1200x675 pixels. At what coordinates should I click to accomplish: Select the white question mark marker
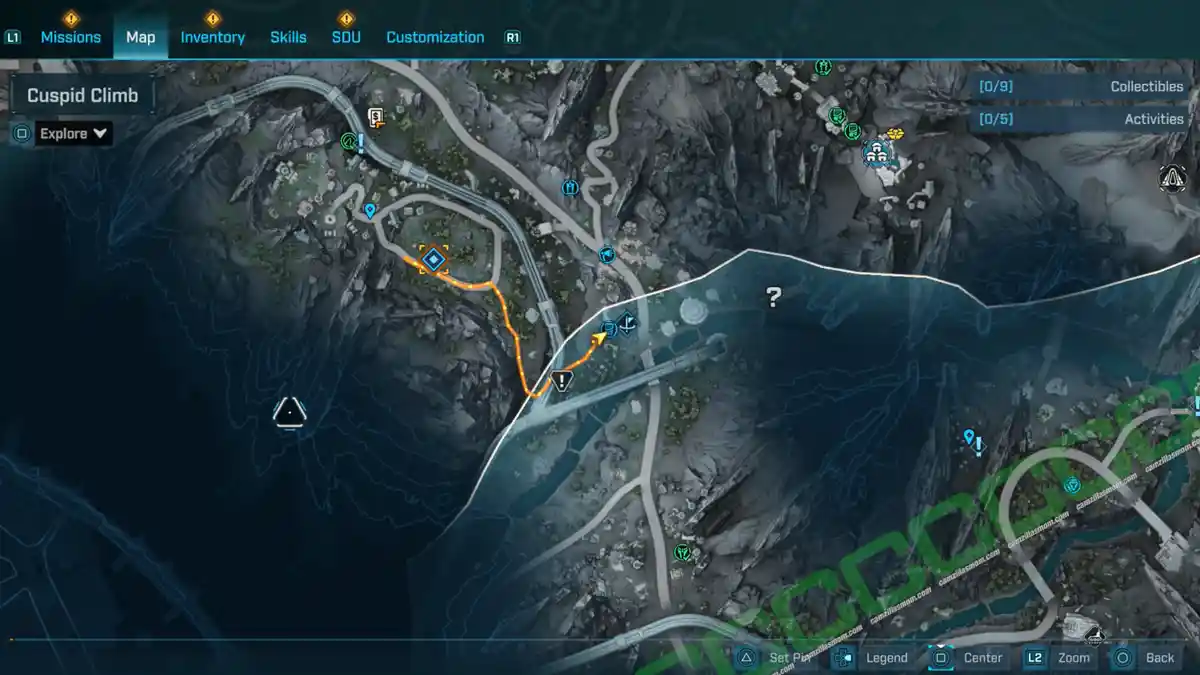coord(773,296)
